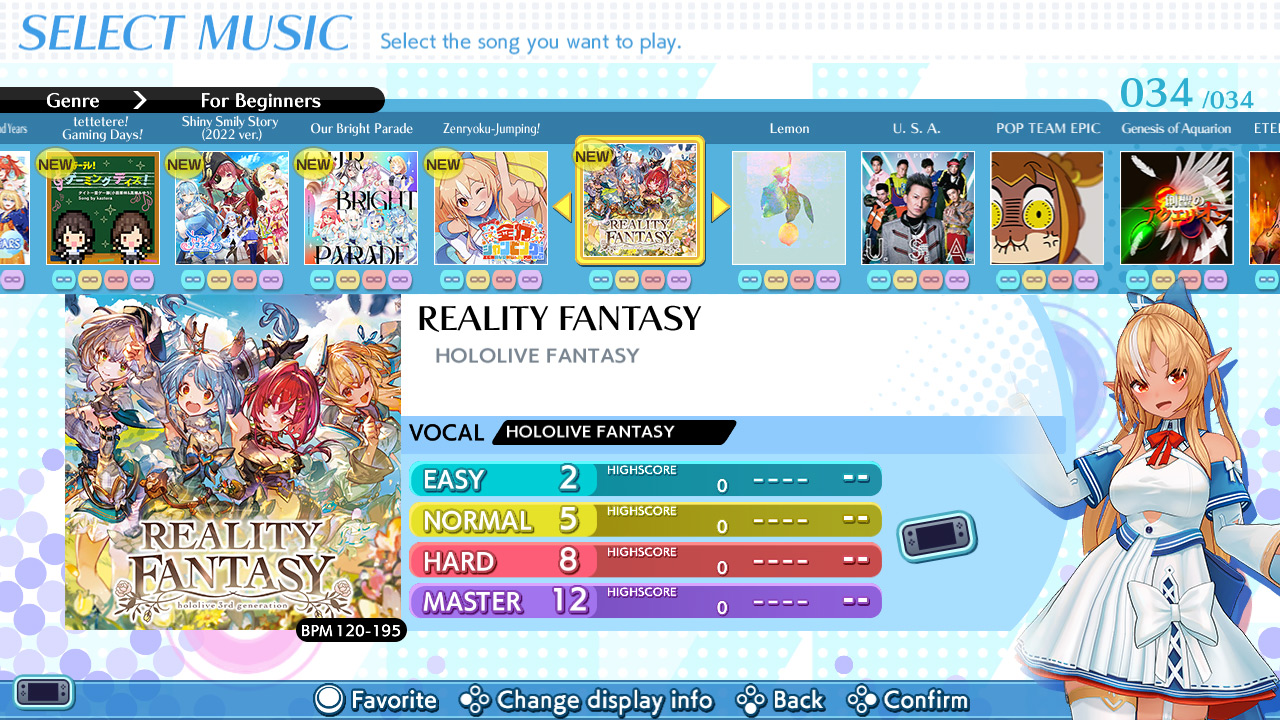Select the HARD difficulty row
The width and height of the screenshot is (1280, 720).
(645, 560)
